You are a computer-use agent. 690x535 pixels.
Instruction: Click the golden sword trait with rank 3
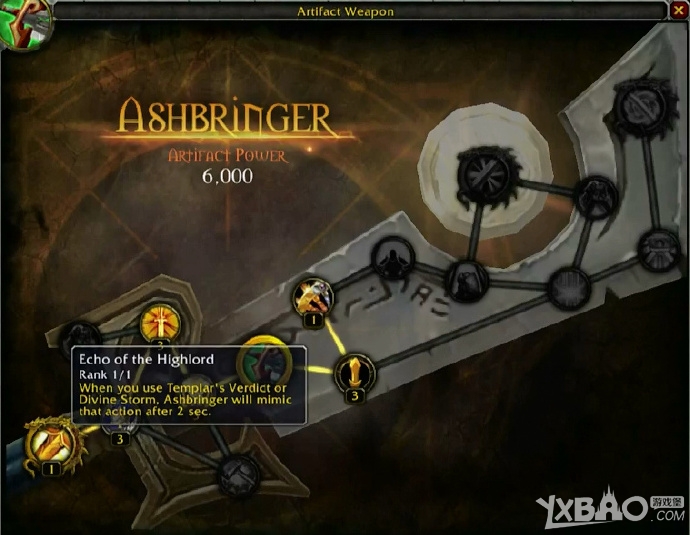(x=353, y=372)
